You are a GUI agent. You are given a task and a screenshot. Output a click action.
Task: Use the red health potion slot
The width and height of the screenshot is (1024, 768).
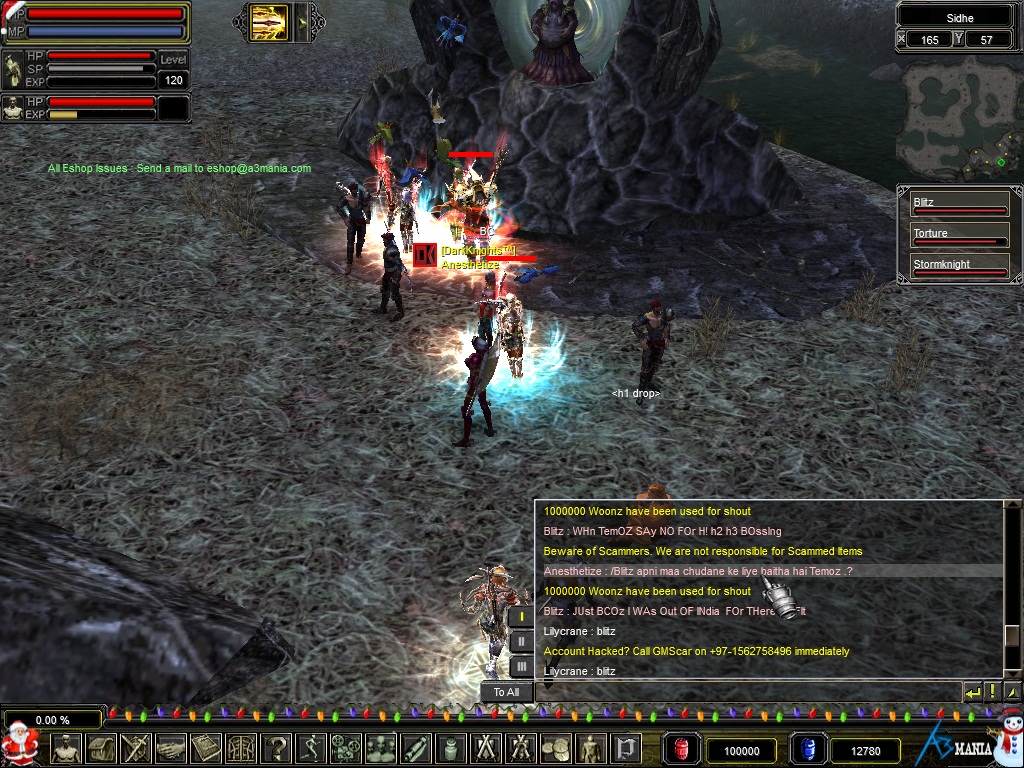(x=682, y=750)
